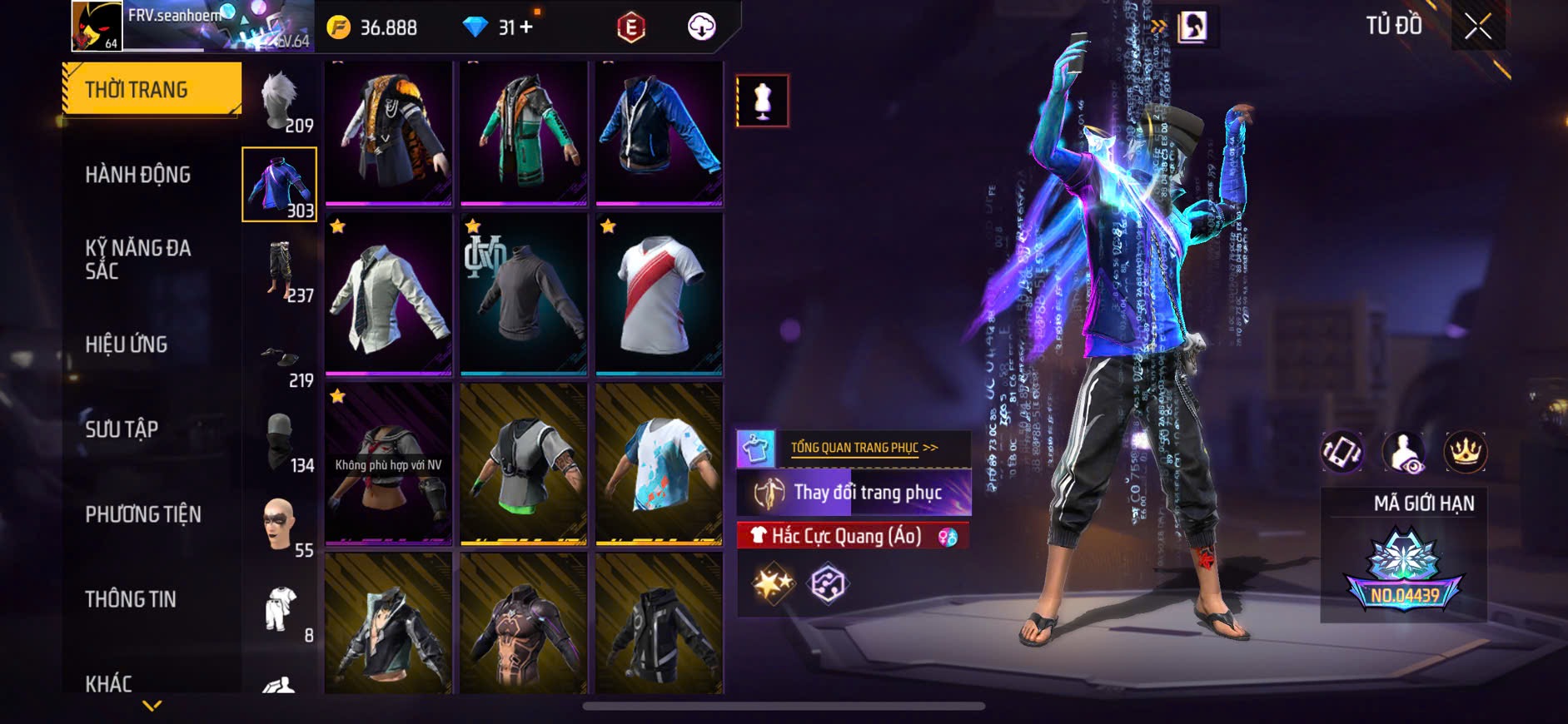Open the PHƯƠNG TIỆN tab
The image size is (1568, 724).
tap(143, 514)
